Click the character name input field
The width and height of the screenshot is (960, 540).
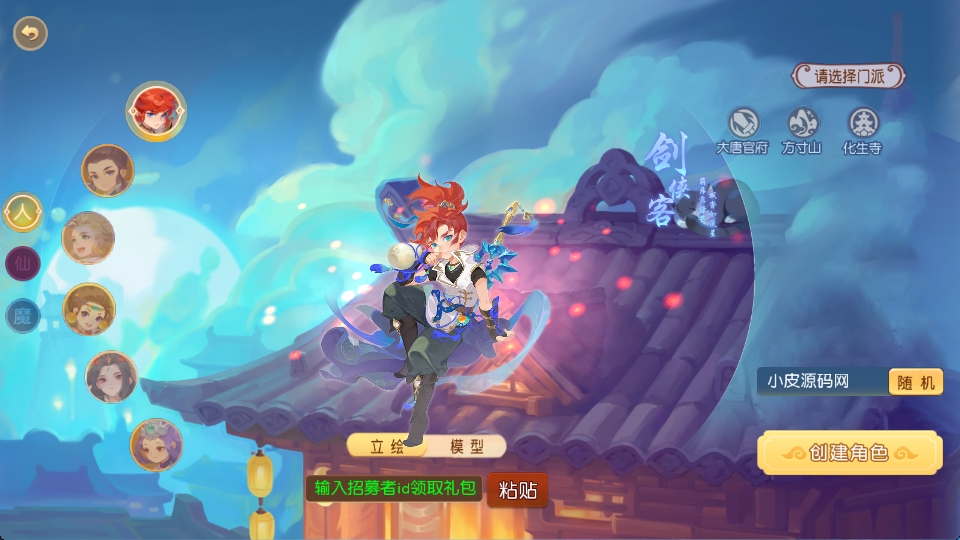(822, 381)
